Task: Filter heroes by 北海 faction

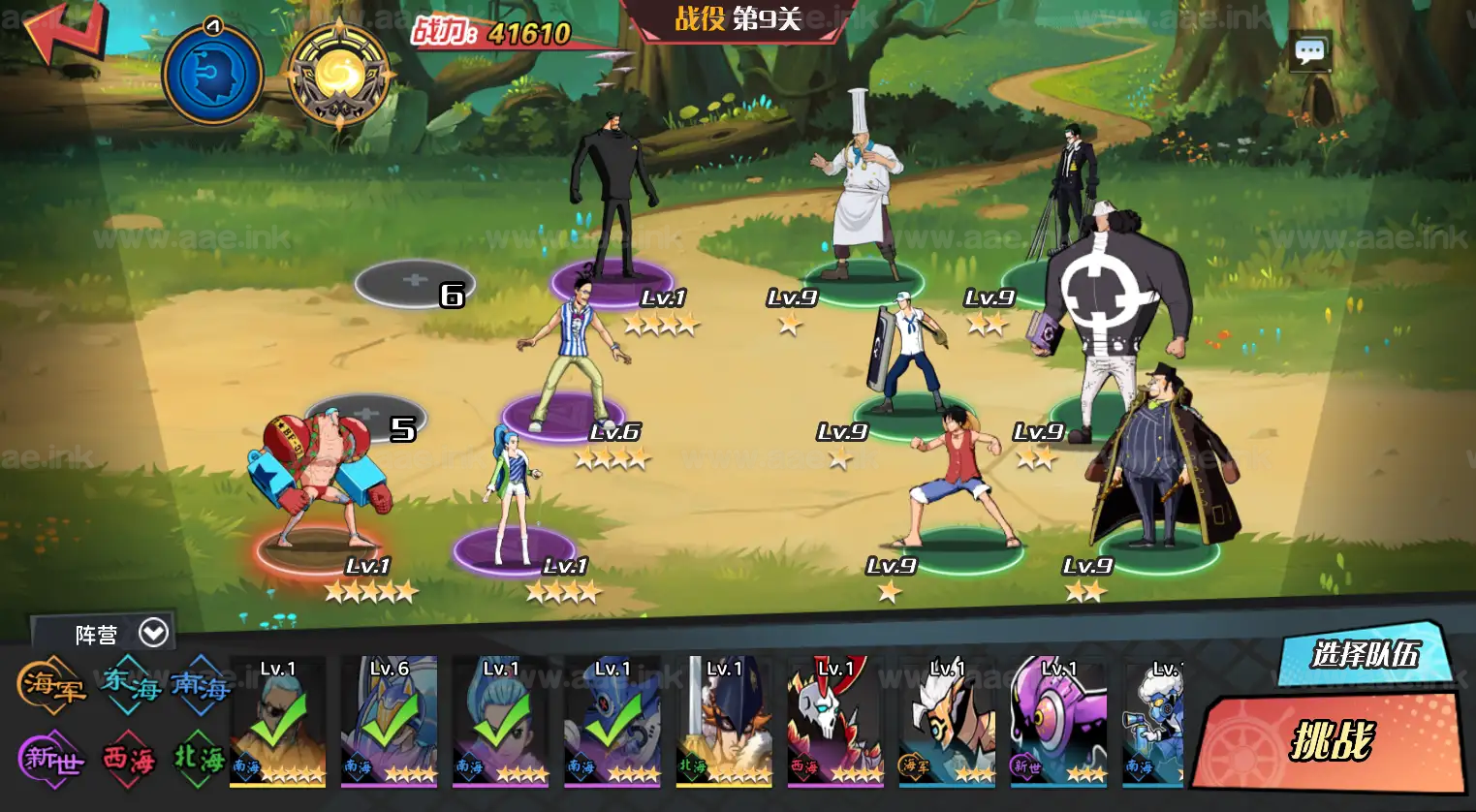Action: pos(200,758)
